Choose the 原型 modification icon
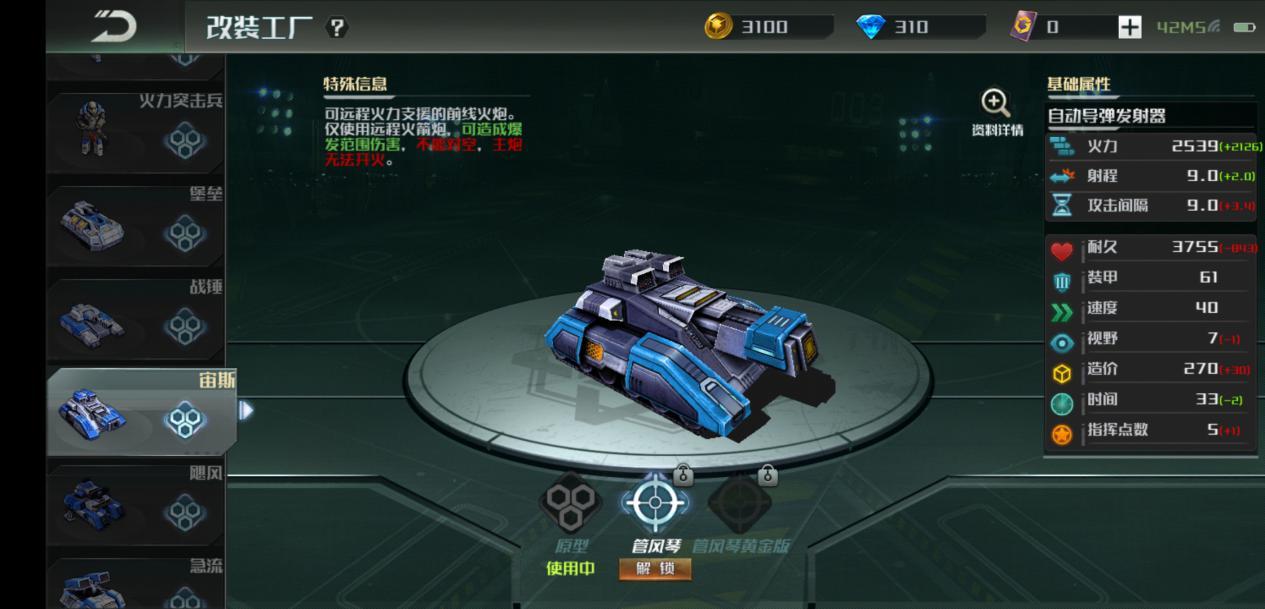 click(571, 503)
